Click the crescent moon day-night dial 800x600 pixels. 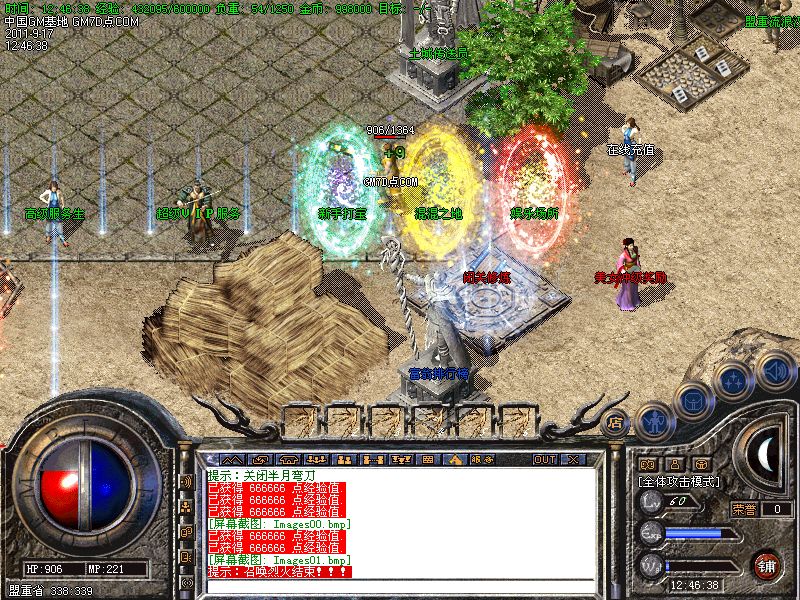click(766, 455)
